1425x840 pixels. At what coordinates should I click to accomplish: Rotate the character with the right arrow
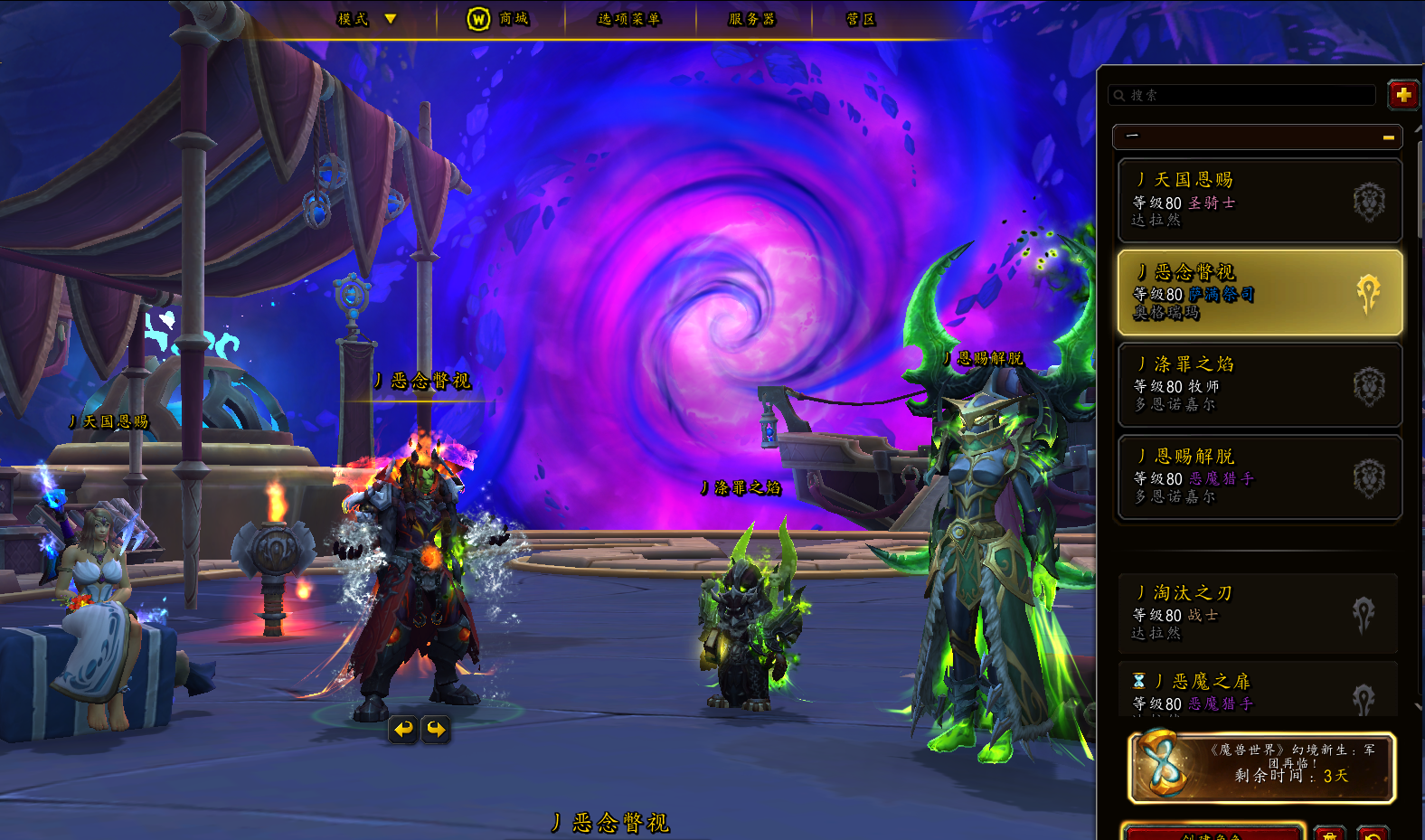tap(436, 729)
